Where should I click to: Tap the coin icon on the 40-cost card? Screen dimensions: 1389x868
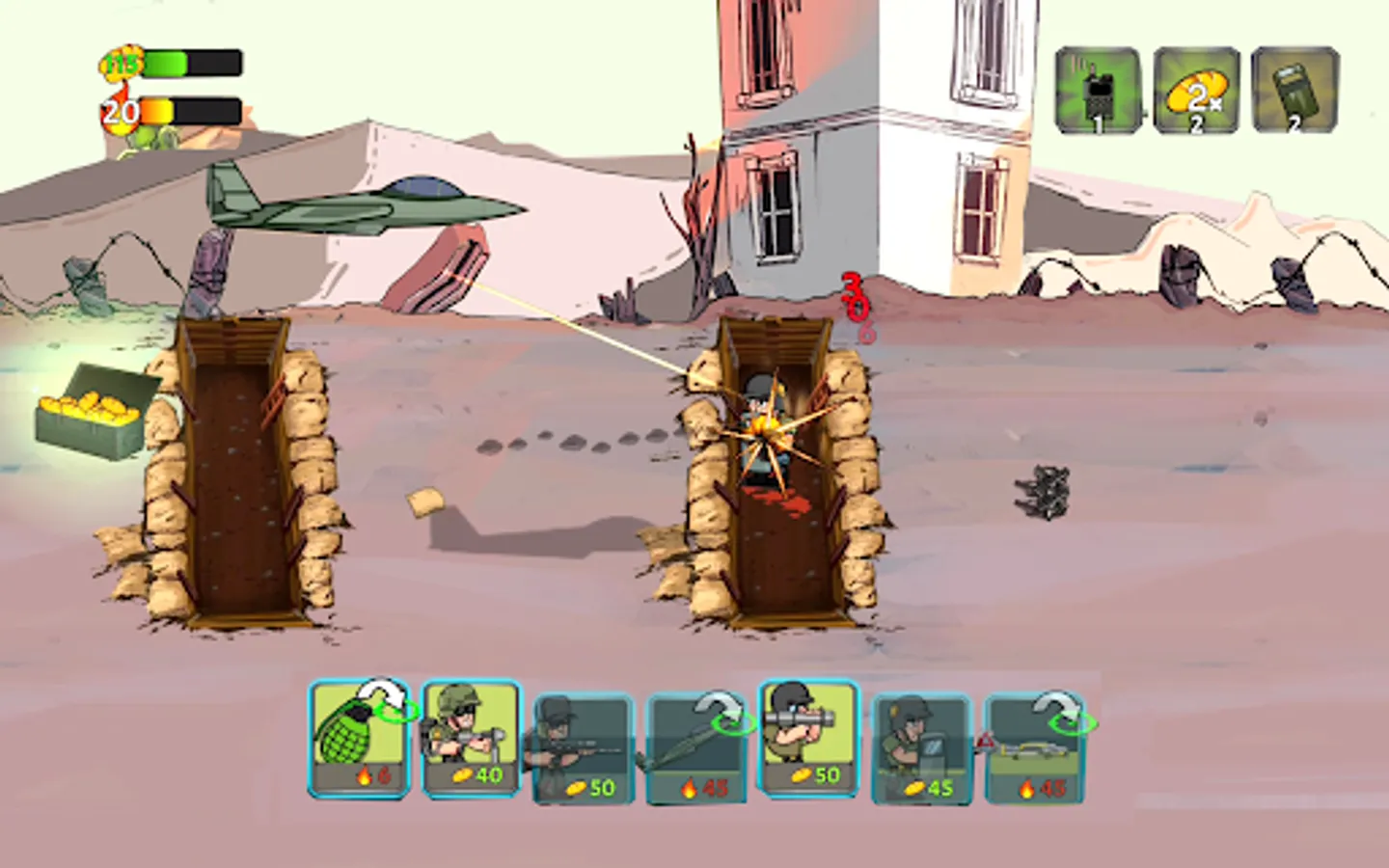(x=460, y=773)
